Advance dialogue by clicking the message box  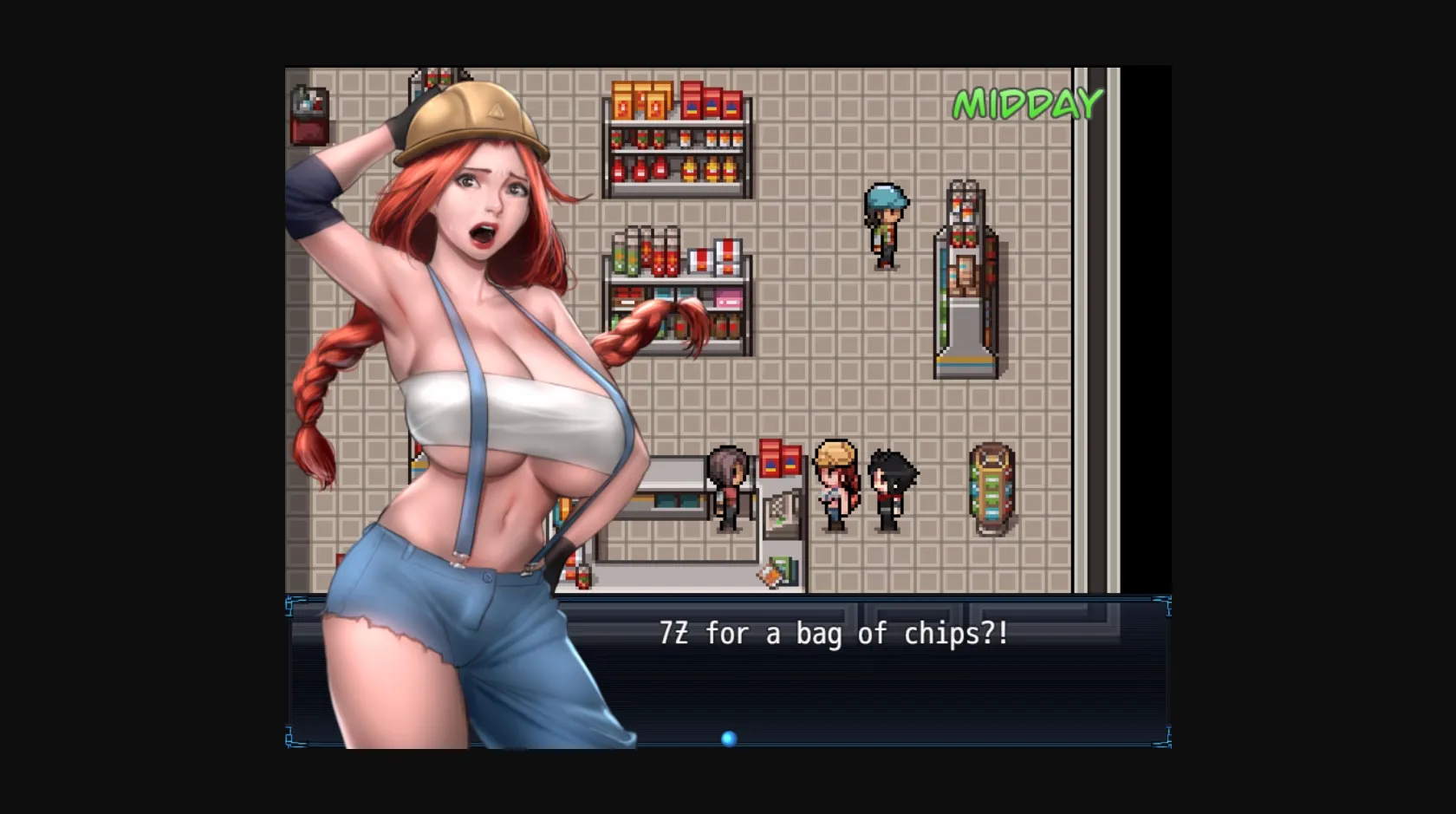867,685
